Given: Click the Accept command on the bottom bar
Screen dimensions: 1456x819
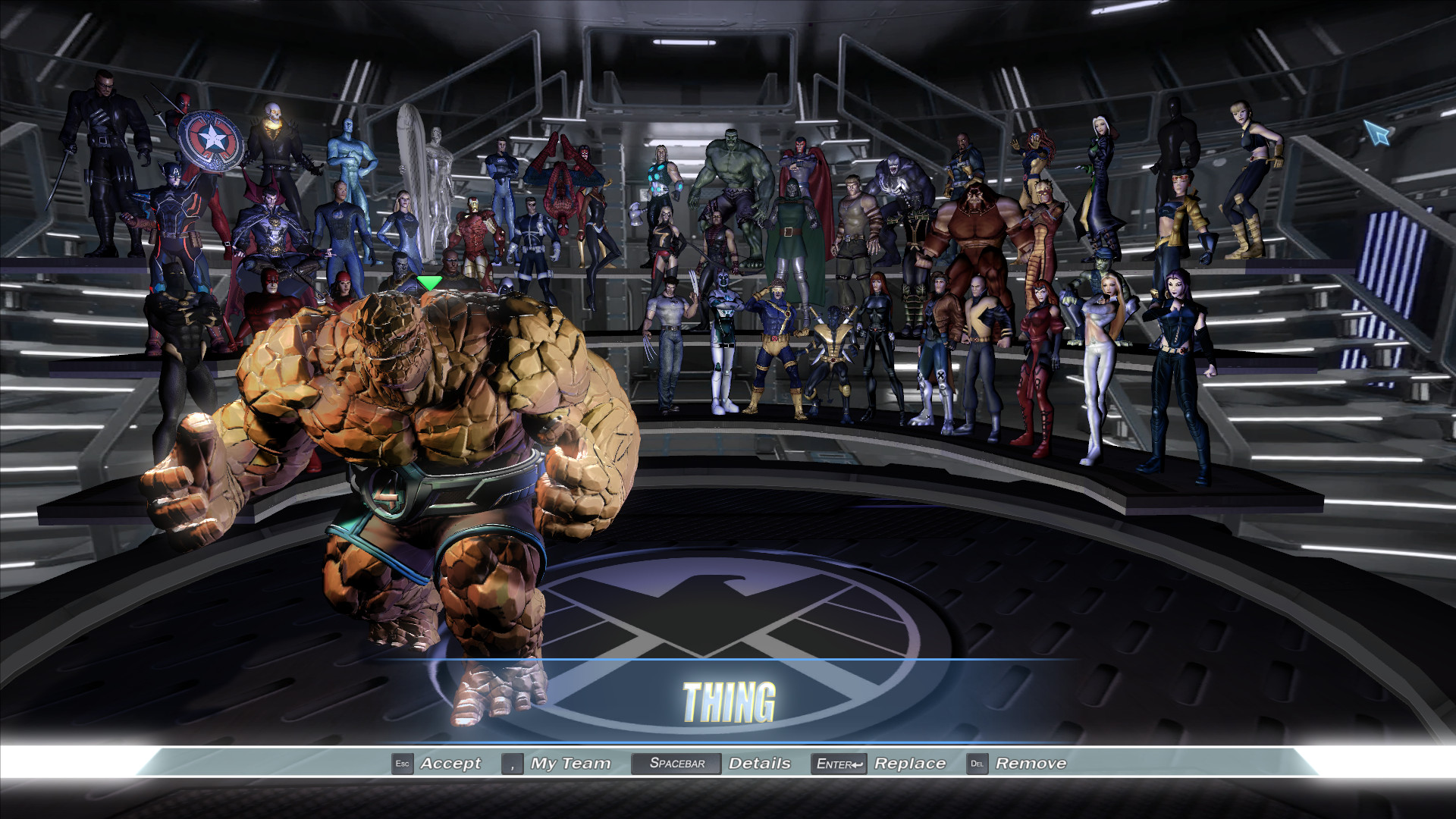Looking at the screenshot, I should [451, 764].
